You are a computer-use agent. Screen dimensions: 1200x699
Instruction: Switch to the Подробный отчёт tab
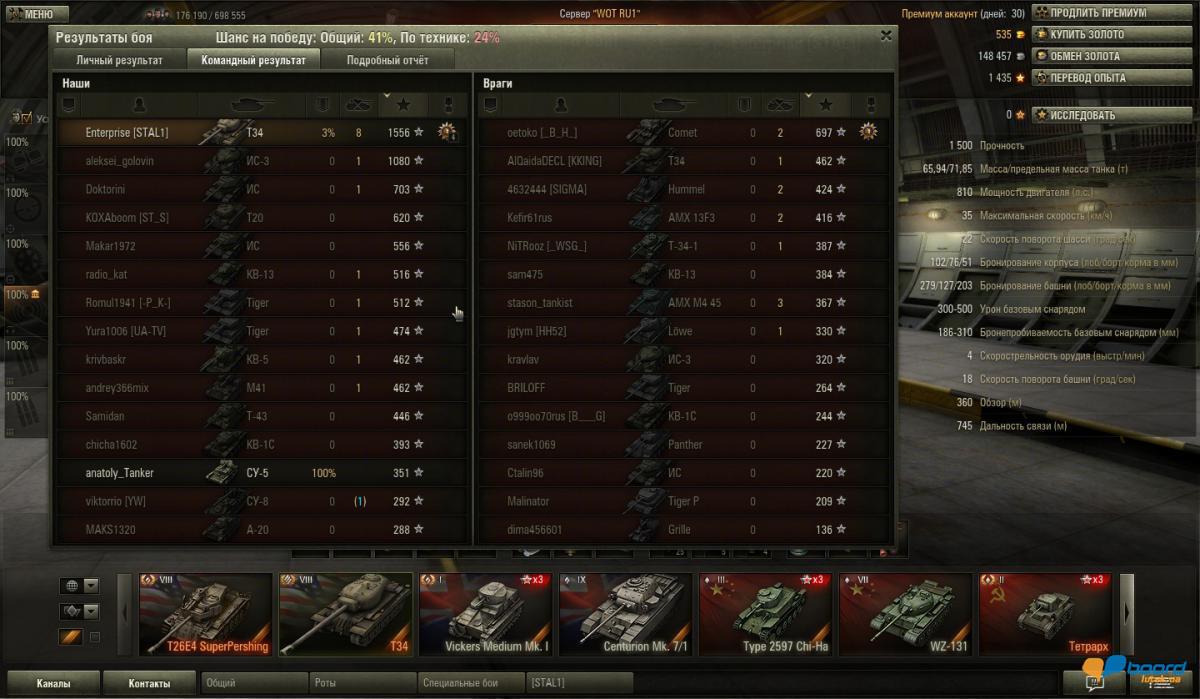pos(387,60)
